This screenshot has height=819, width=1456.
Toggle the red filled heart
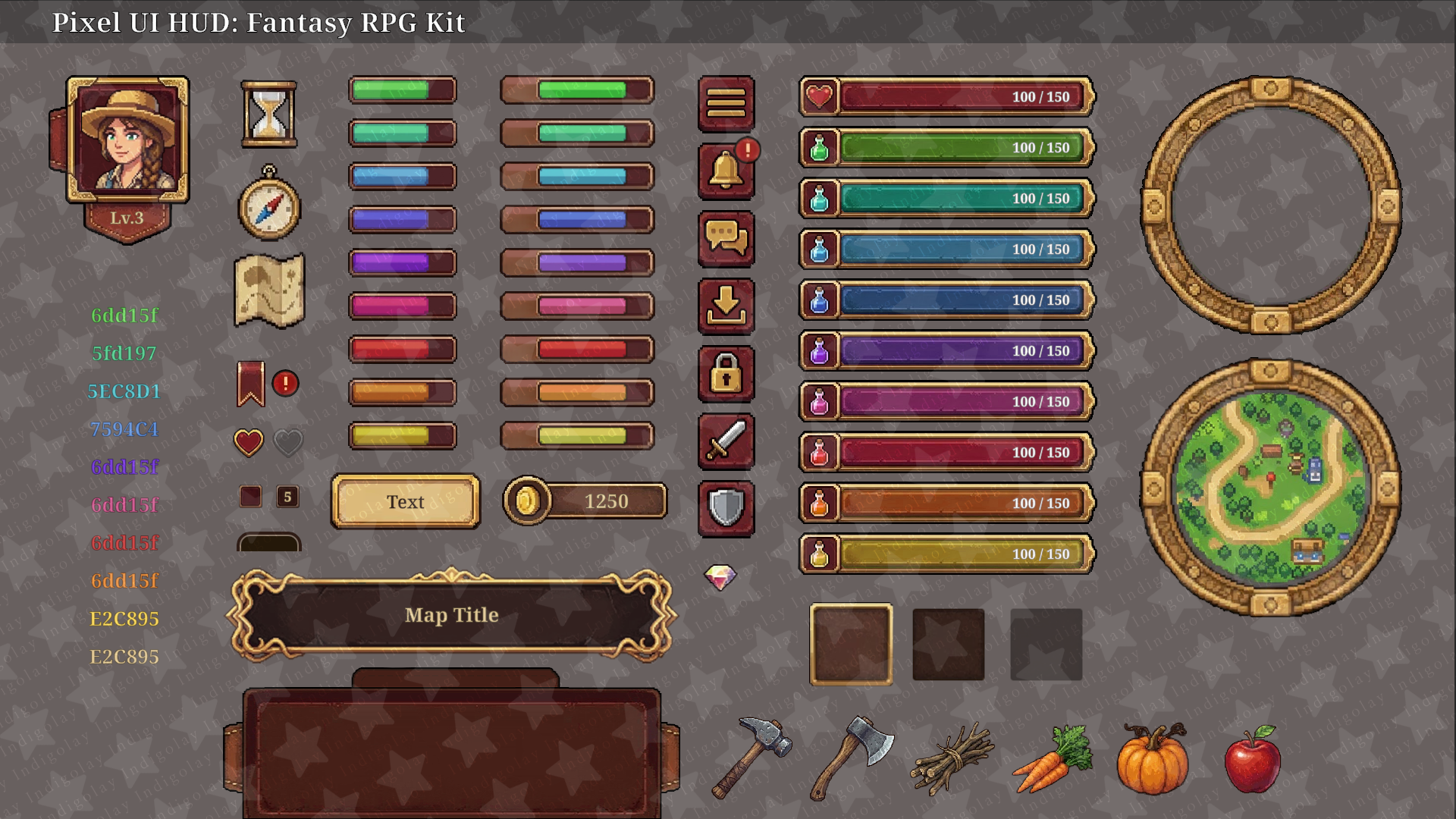(x=248, y=441)
